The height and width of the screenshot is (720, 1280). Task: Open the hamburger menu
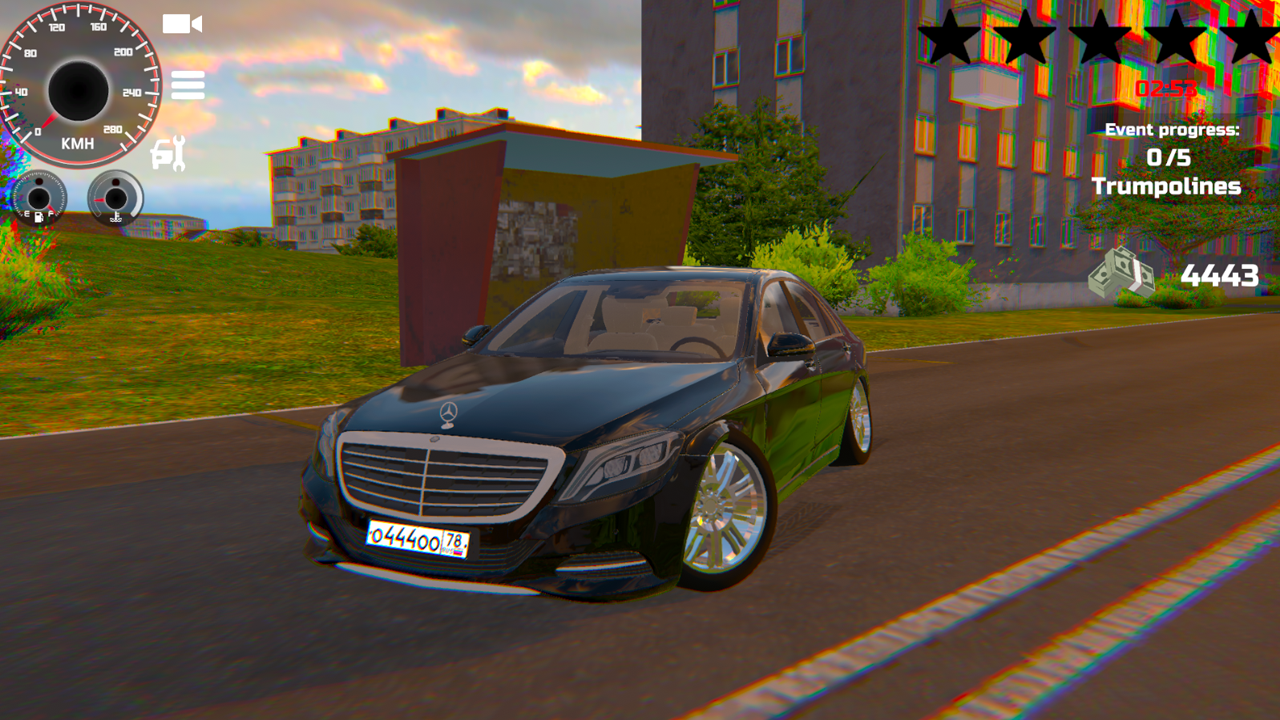(x=188, y=85)
